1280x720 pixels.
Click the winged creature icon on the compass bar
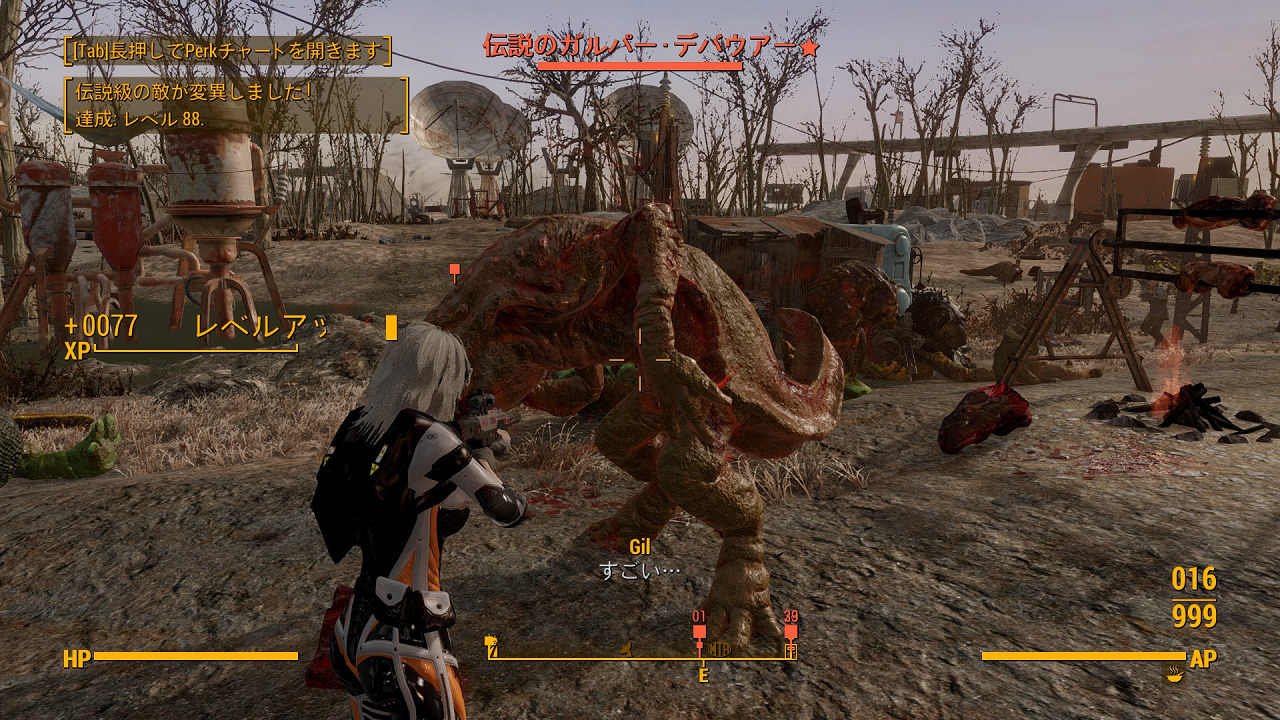point(625,648)
